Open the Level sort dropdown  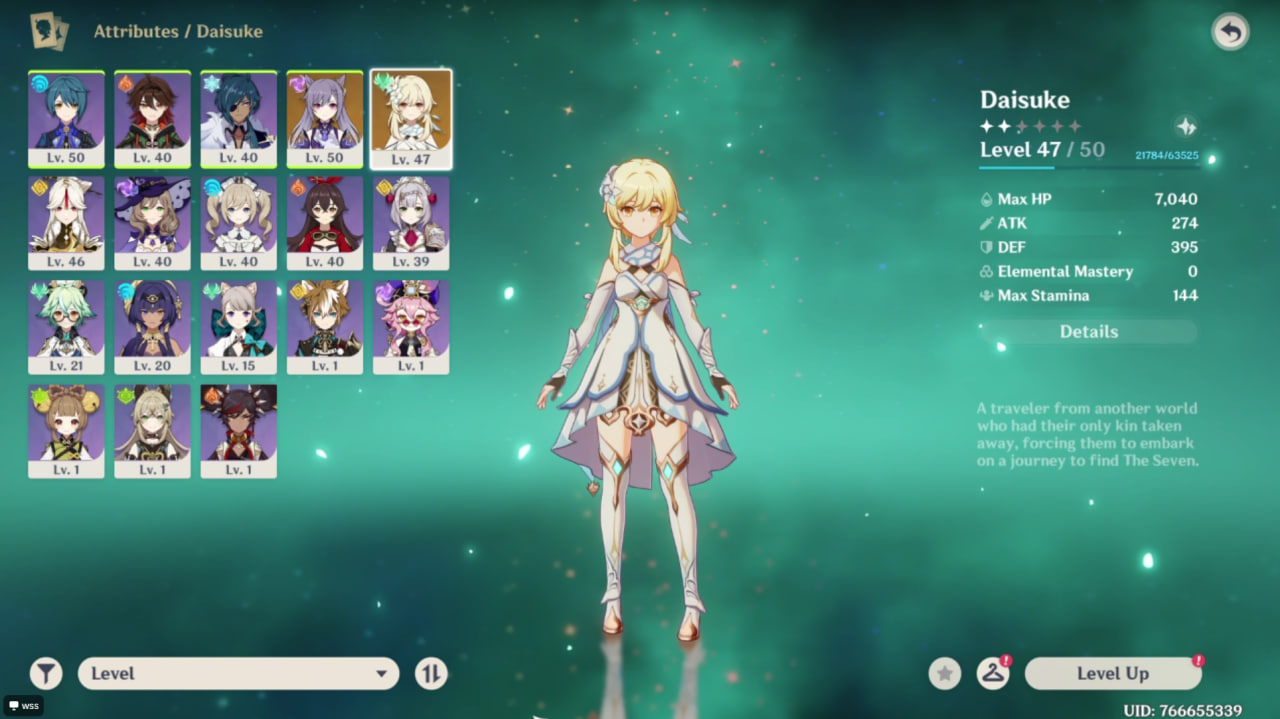click(238, 674)
